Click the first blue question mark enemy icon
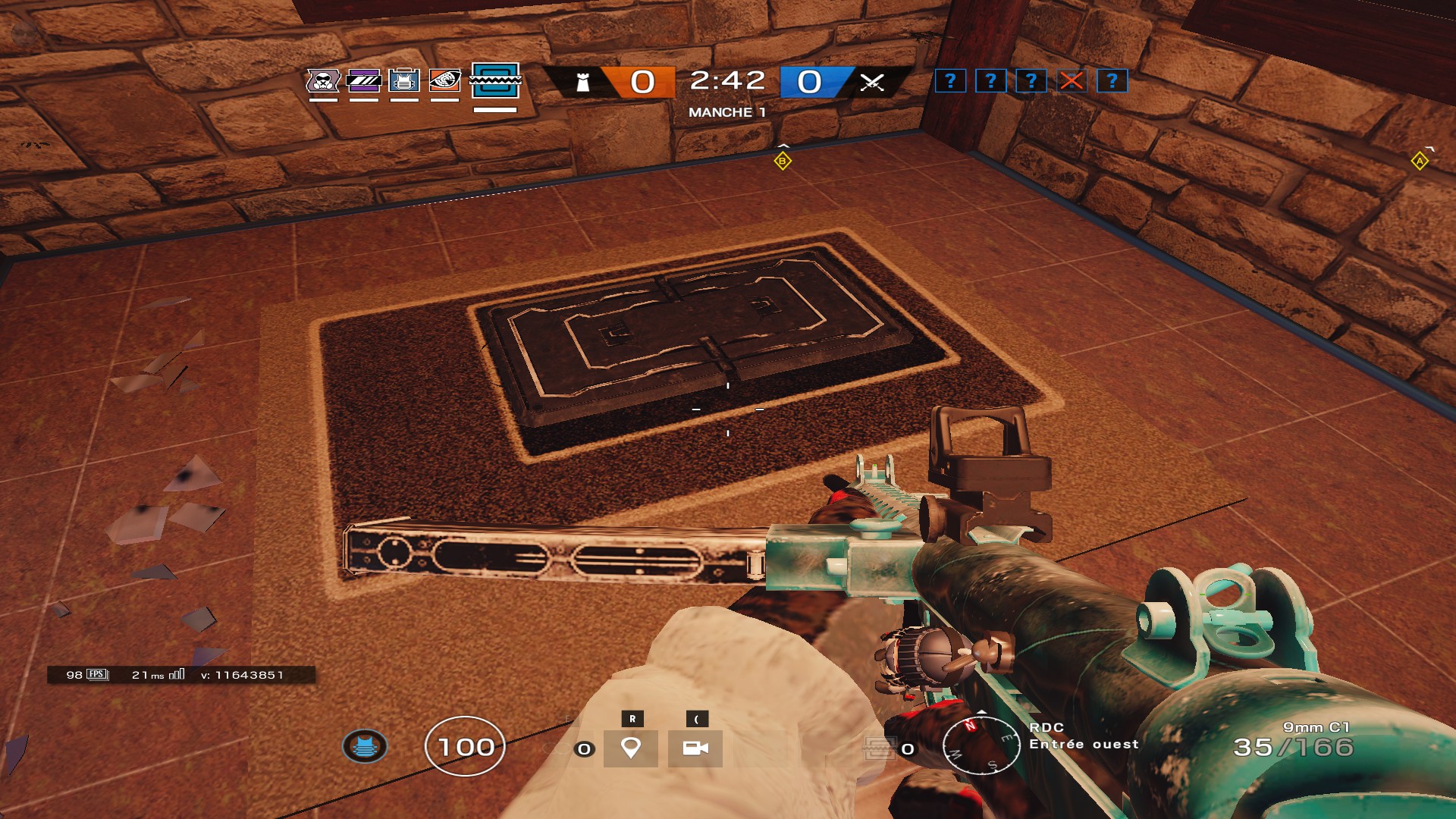1456x819 pixels. coord(950,82)
